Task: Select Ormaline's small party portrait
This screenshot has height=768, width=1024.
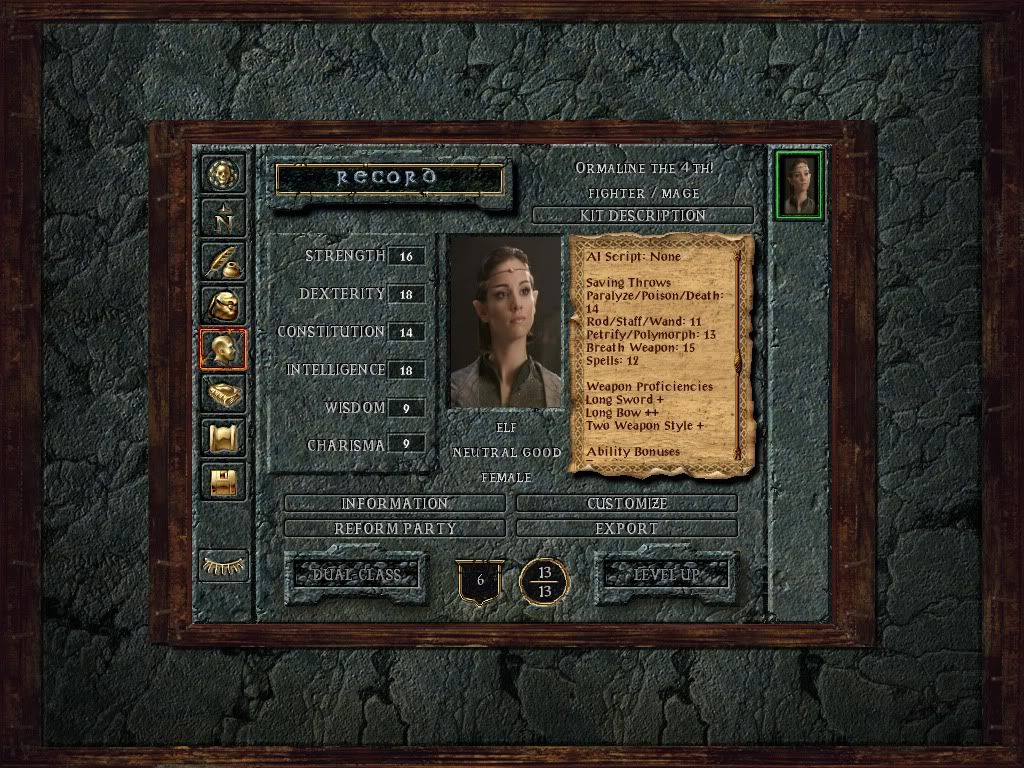Action: (x=799, y=185)
